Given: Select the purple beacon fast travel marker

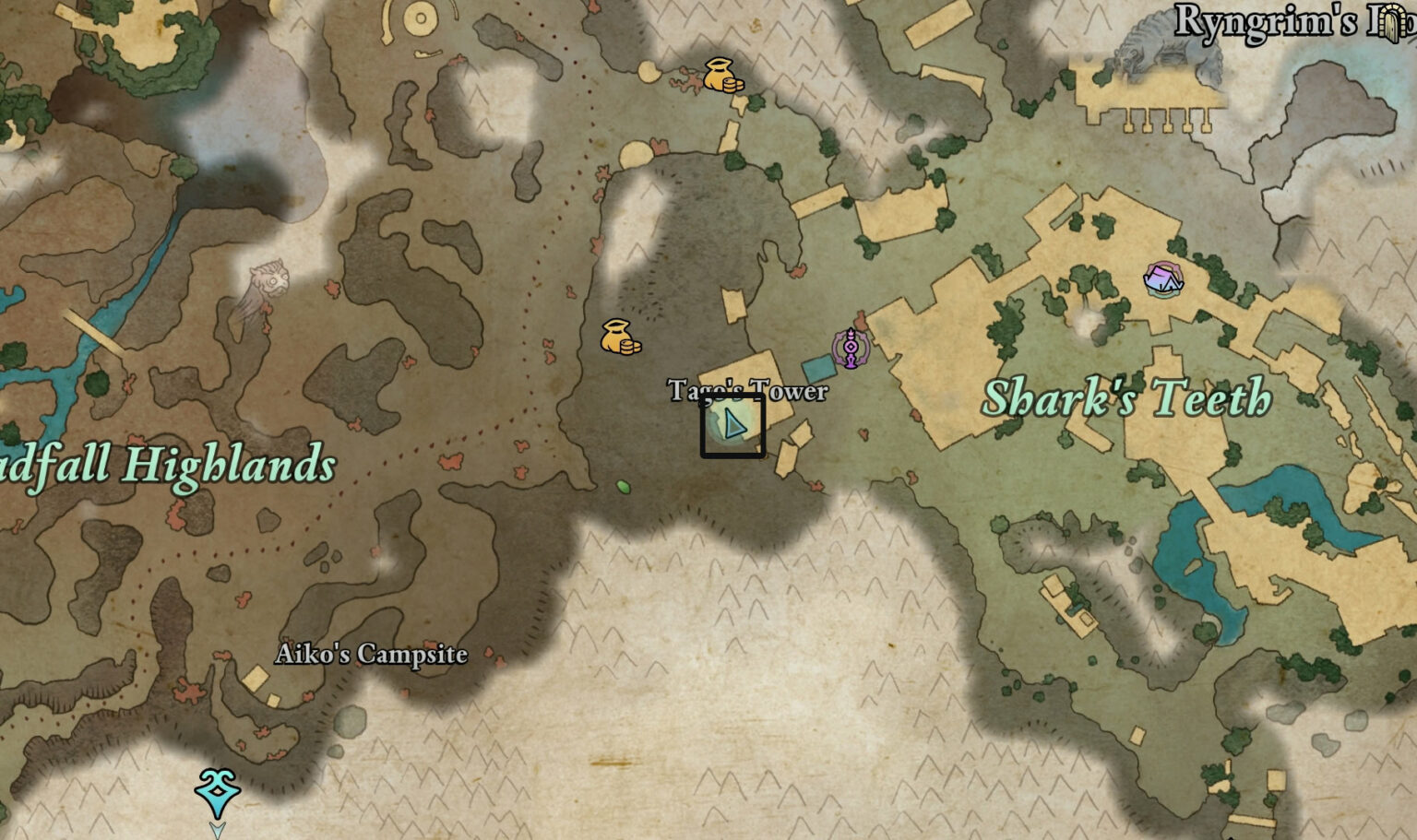Looking at the screenshot, I should pyautogui.click(x=851, y=348).
